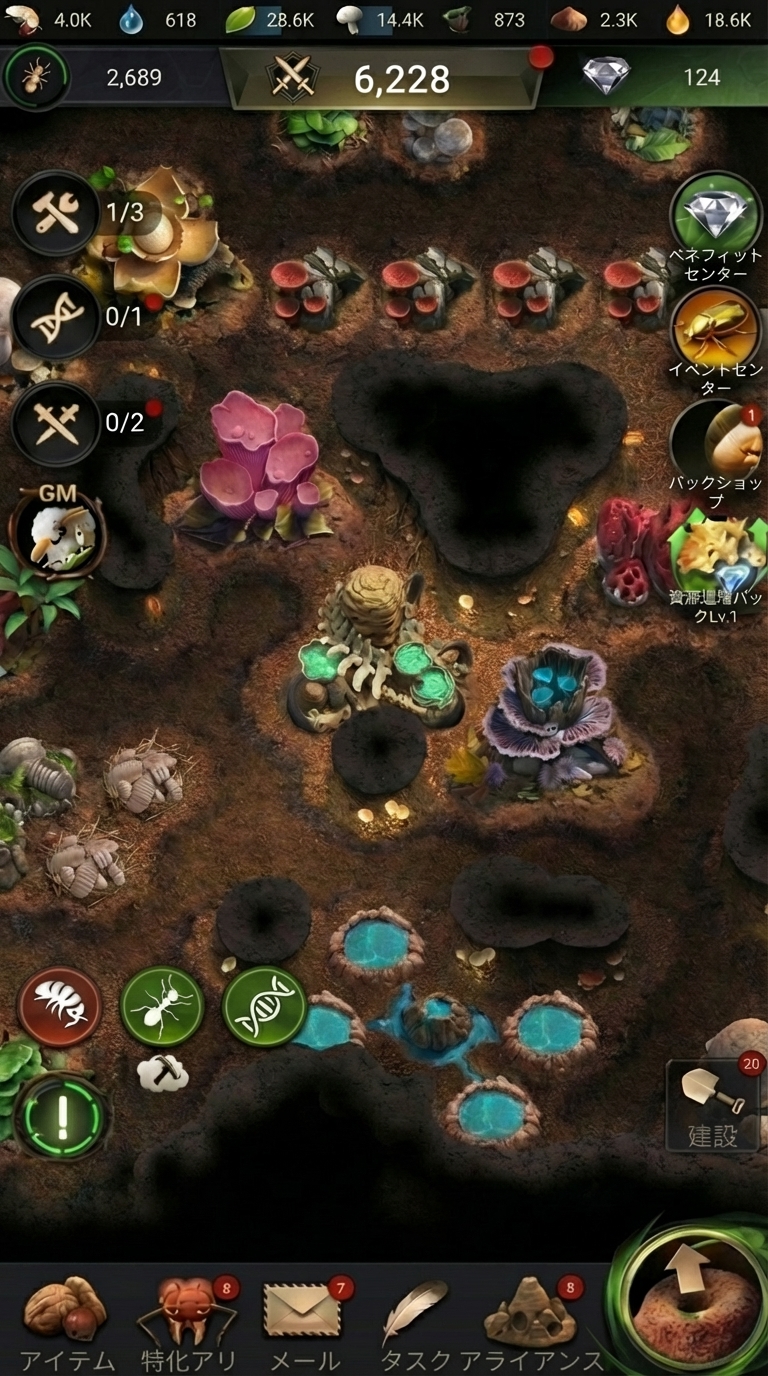Select the red larva round button
This screenshot has width=768, height=1376.
[x=60, y=1007]
